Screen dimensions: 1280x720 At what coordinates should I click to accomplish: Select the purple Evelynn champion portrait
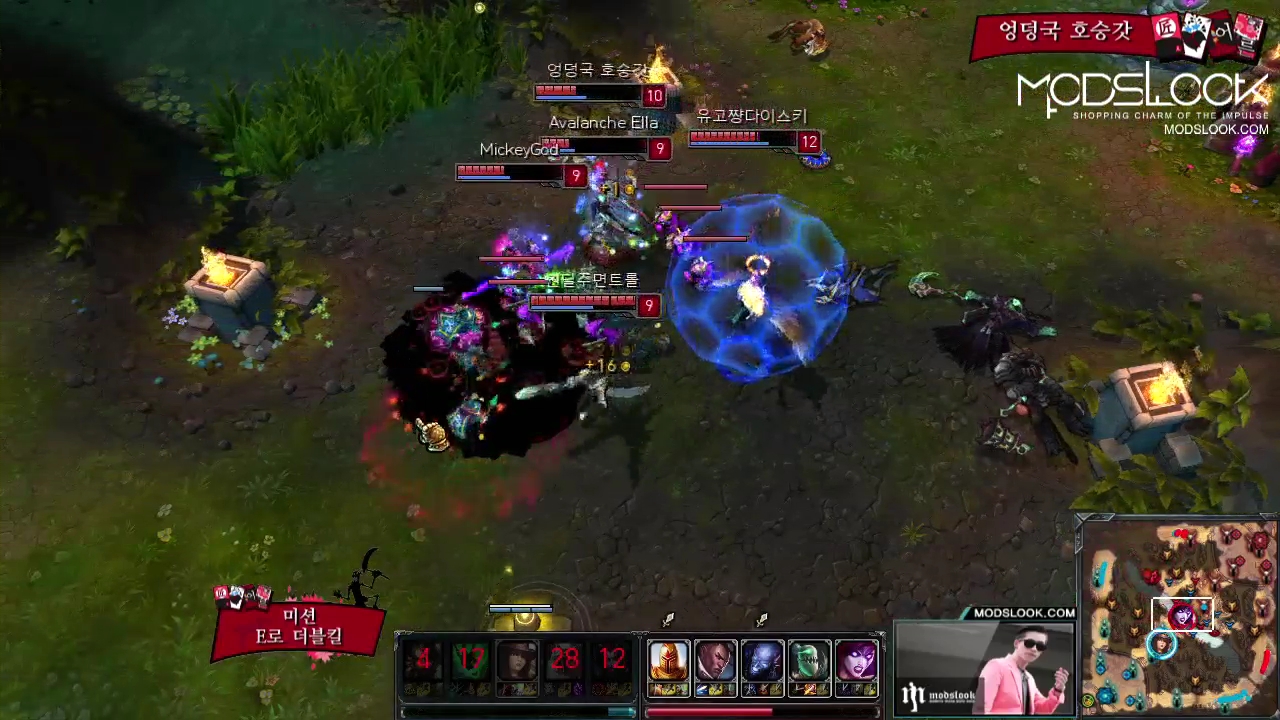(856, 662)
